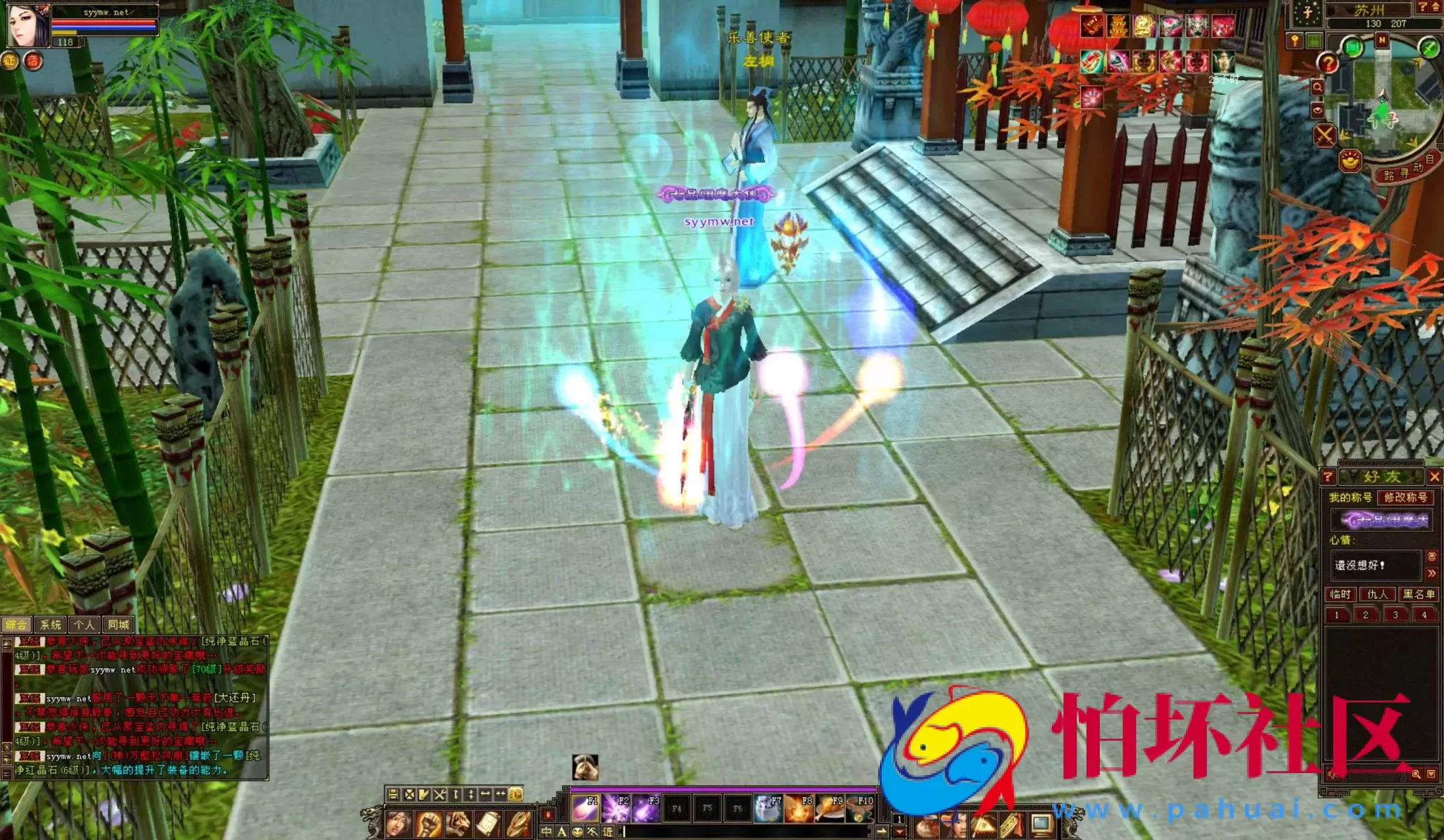Open the smiley emoticon icon in friends panel

coord(1432,557)
